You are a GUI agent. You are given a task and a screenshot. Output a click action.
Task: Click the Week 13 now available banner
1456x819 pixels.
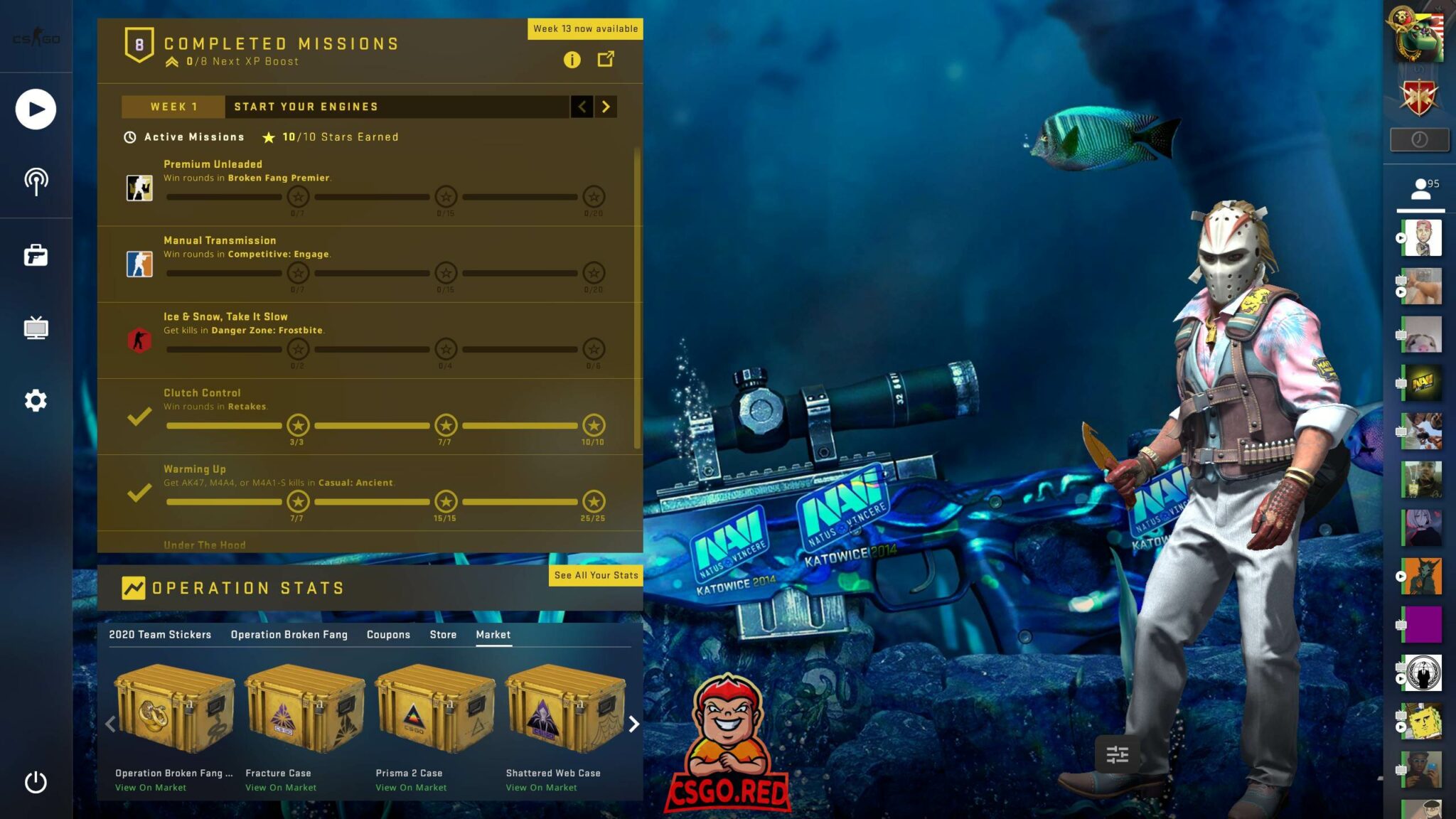pos(585,29)
